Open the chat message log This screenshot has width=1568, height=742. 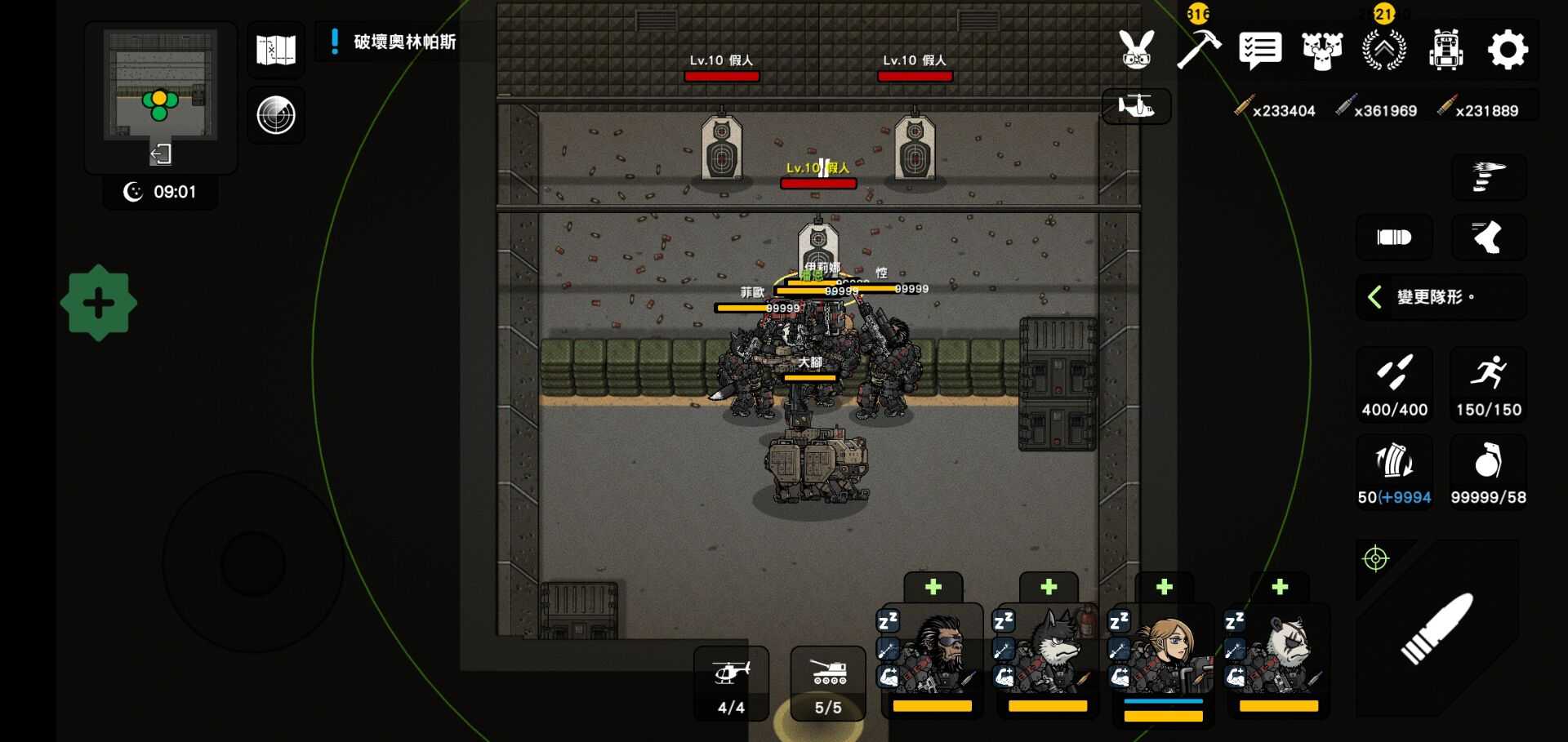[1260, 51]
